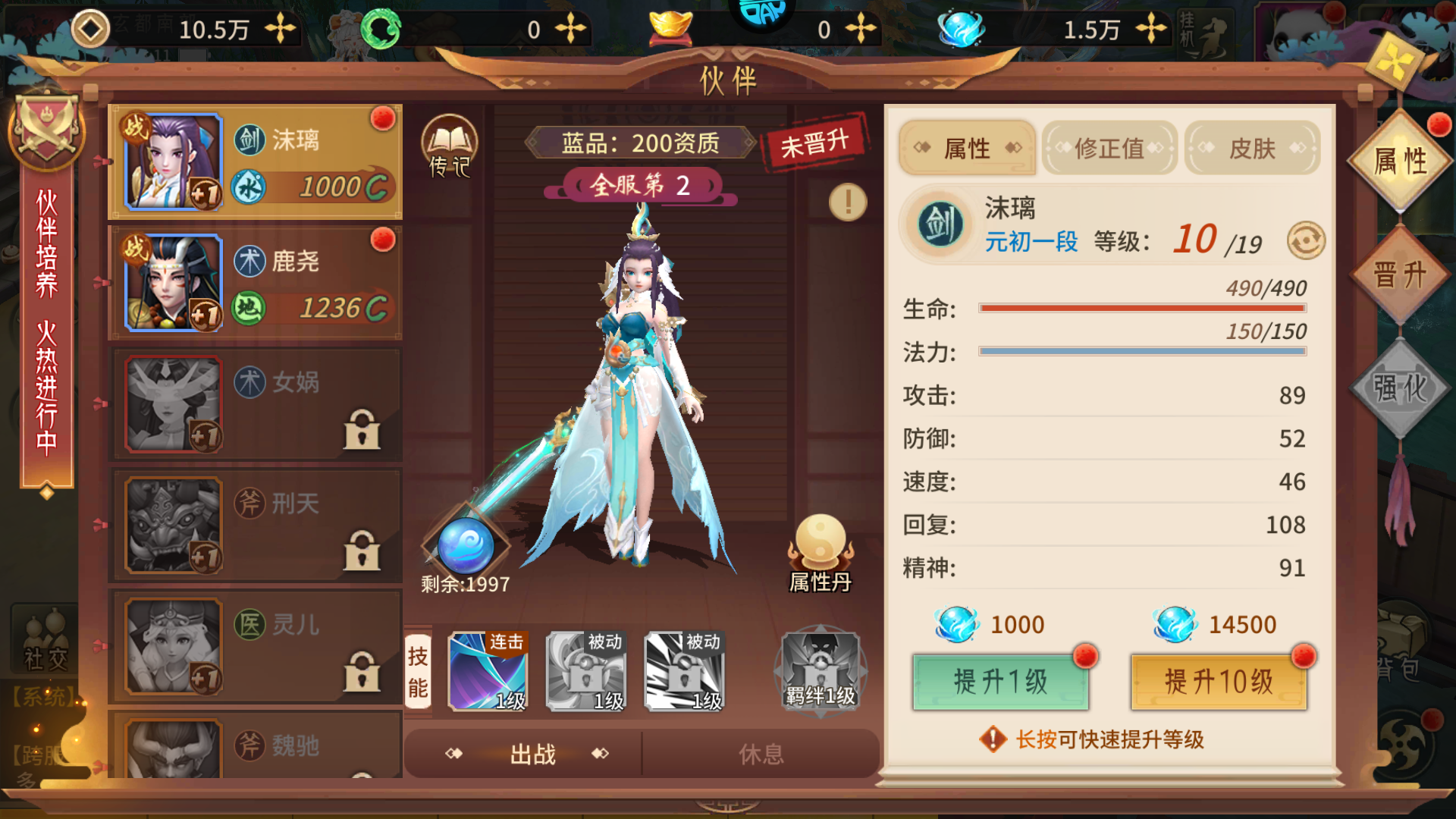Image resolution: width=1456 pixels, height=819 pixels.
Task: Switch to the 修正值 tab
Action: click(x=1109, y=149)
